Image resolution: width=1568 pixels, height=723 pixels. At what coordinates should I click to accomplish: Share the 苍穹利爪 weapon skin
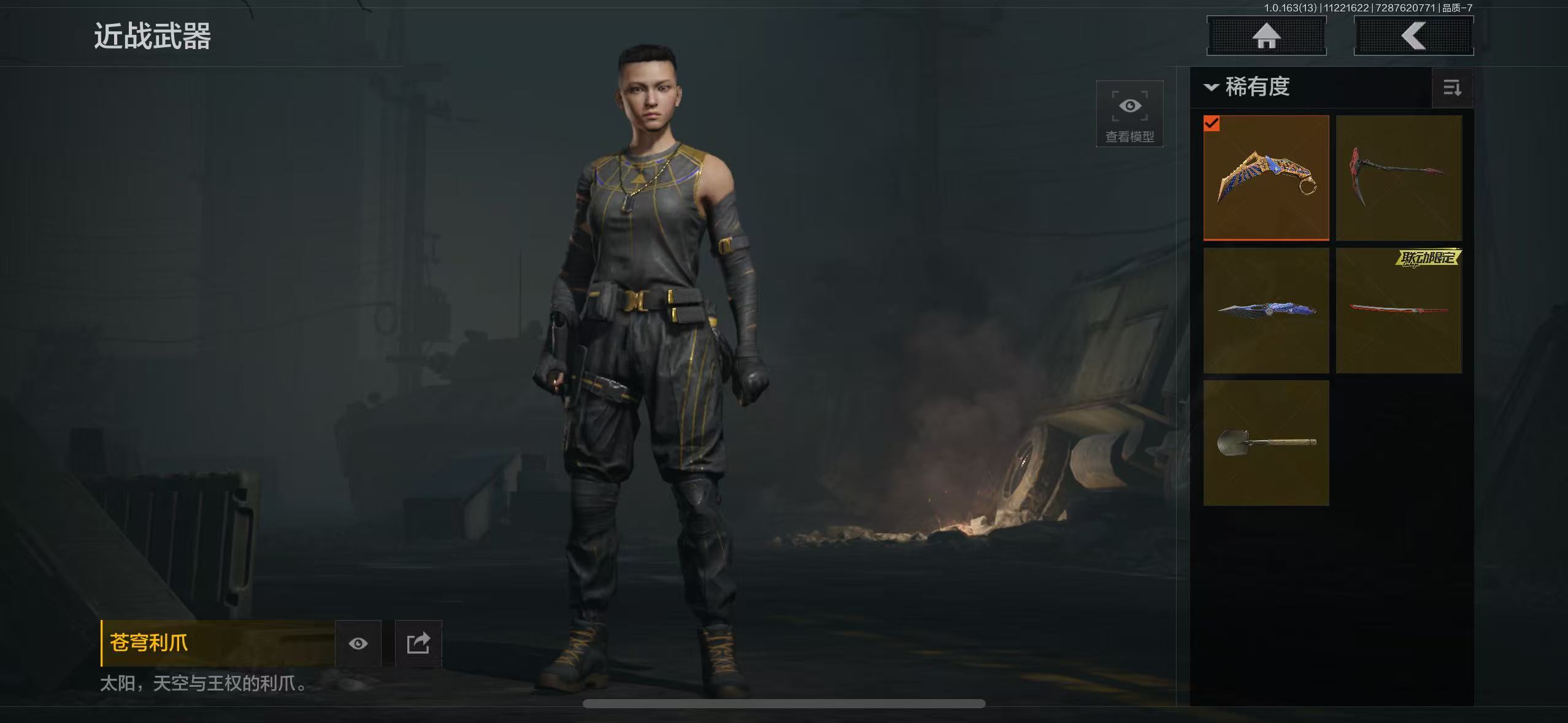coord(418,643)
